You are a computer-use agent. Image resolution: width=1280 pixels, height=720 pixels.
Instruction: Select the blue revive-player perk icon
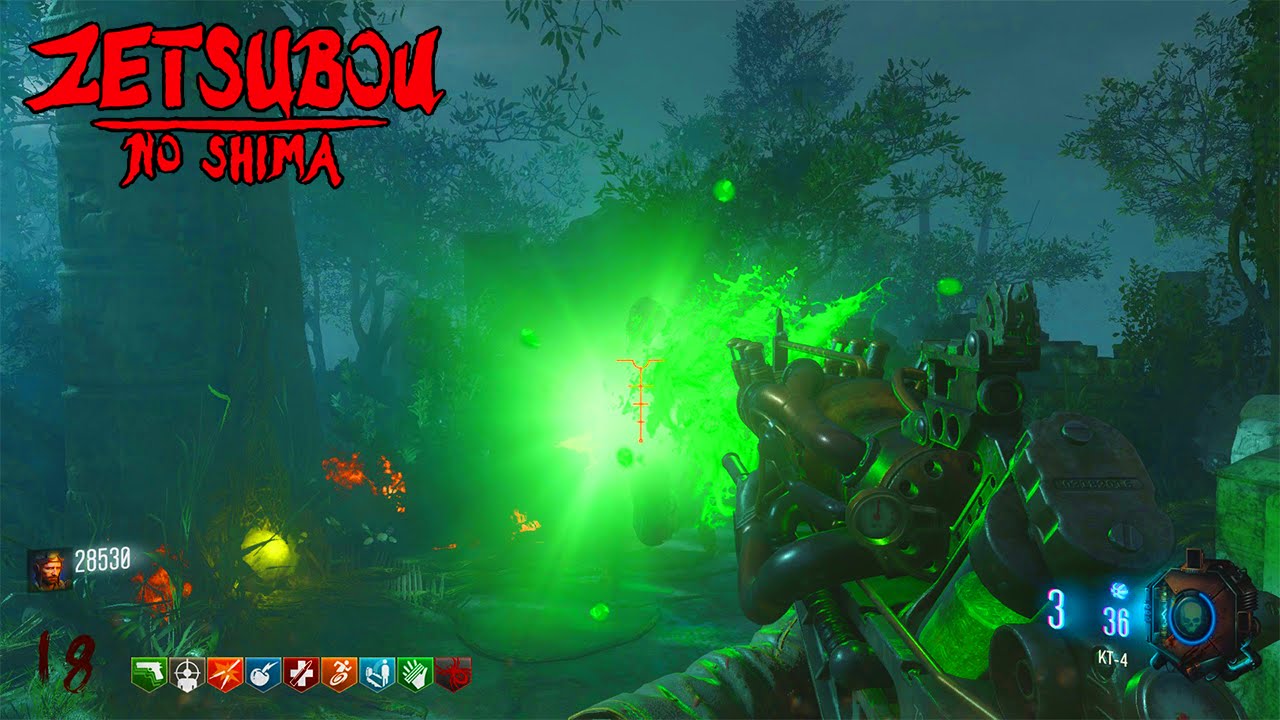[x=377, y=670]
